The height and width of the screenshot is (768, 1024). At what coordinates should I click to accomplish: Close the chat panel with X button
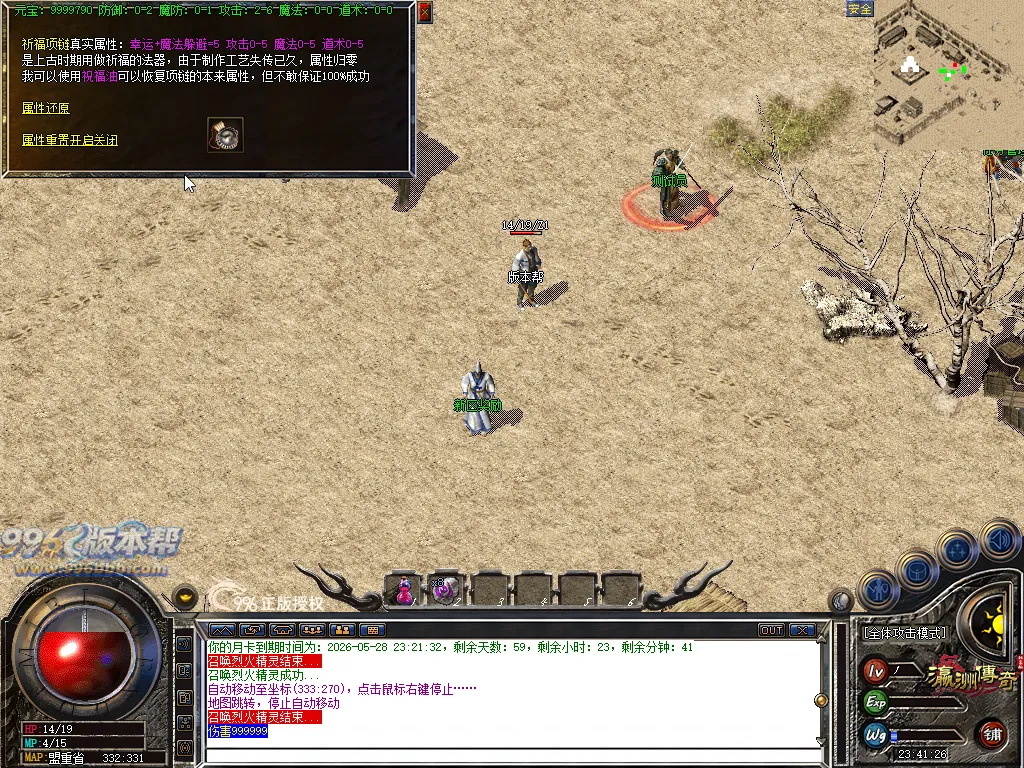pos(802,630)
